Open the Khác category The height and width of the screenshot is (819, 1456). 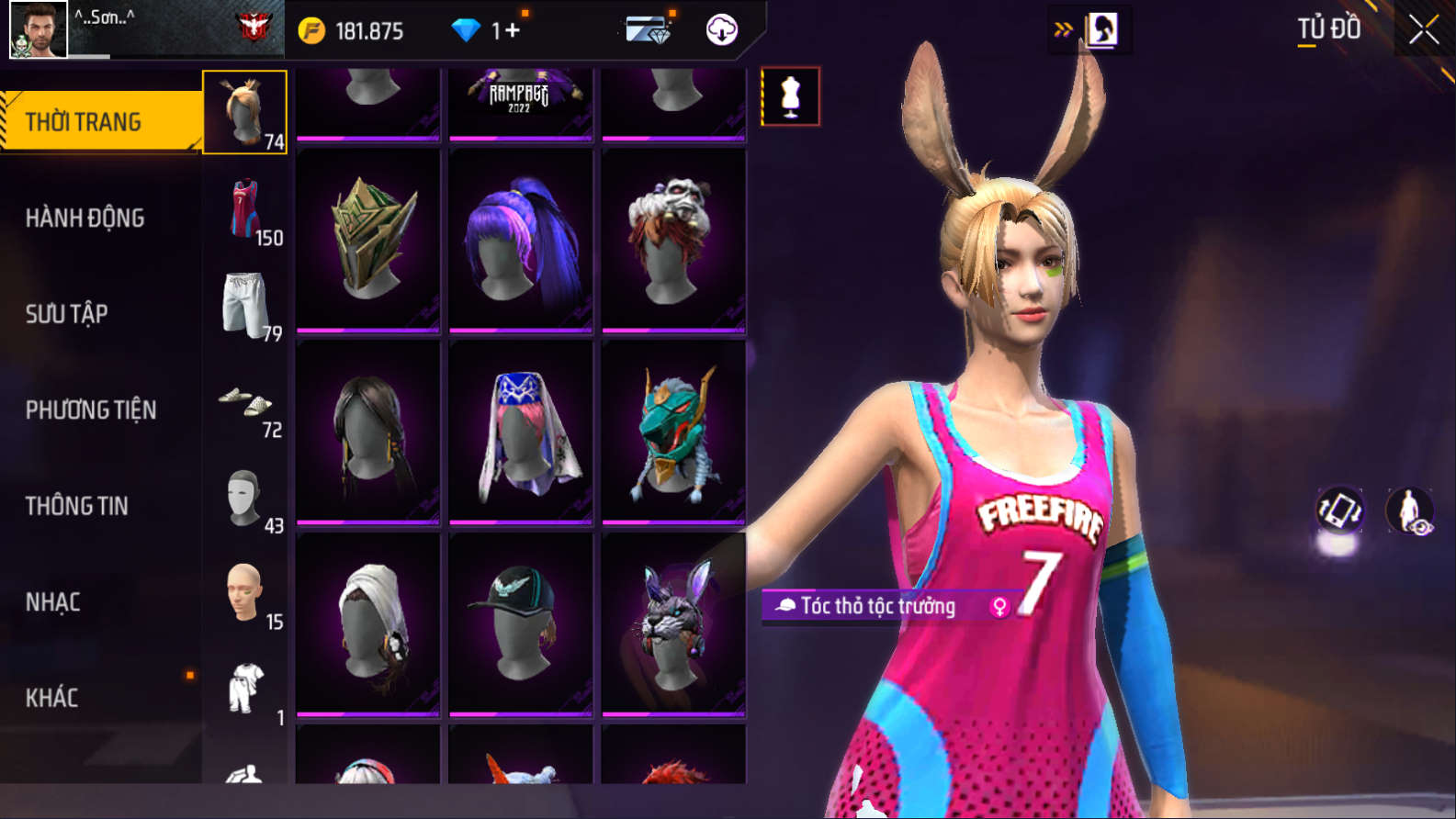[x=52, y=698]
